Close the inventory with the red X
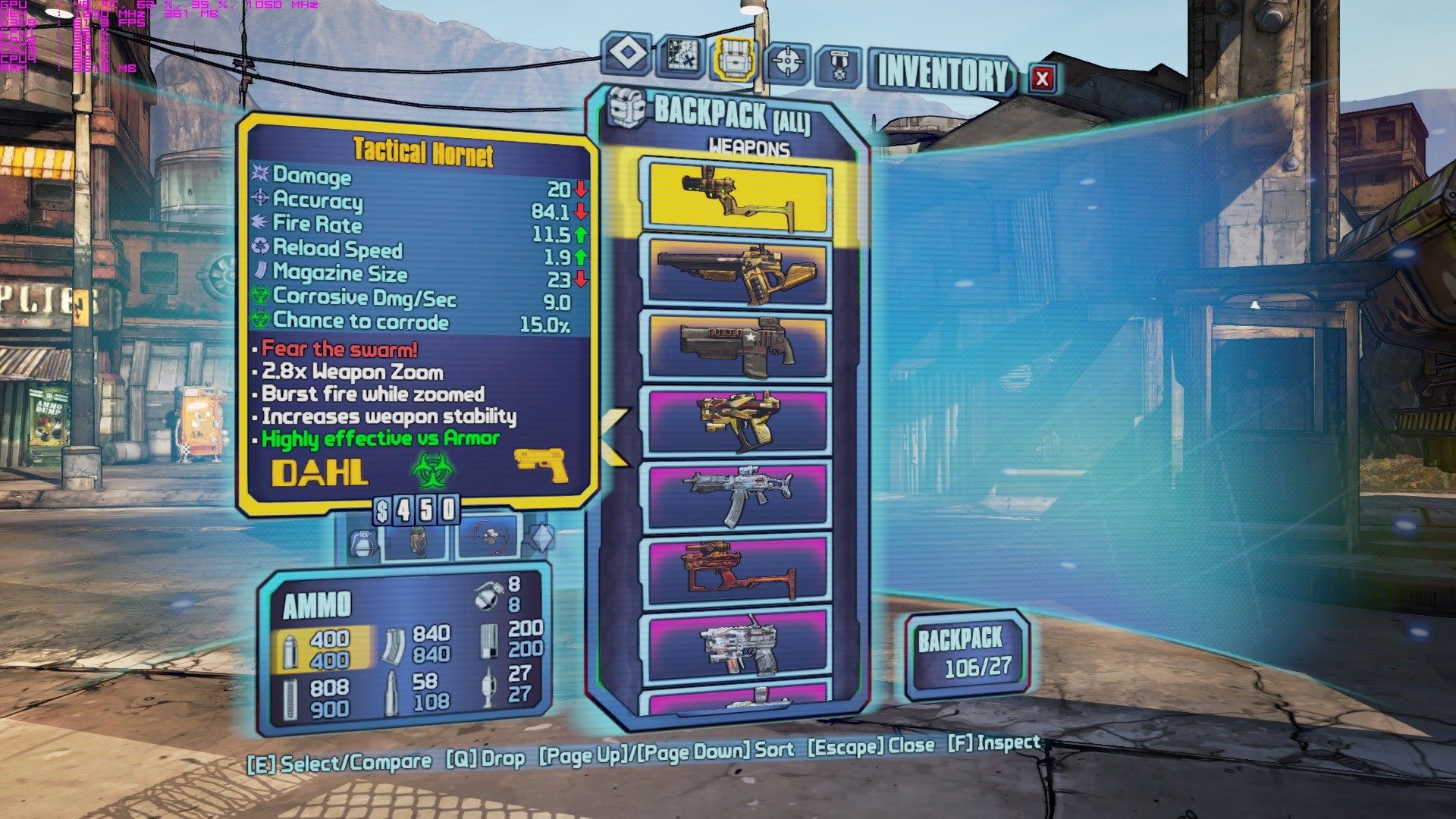Viewport: 1456px width, 819px height. click(x=1042, y=77)
